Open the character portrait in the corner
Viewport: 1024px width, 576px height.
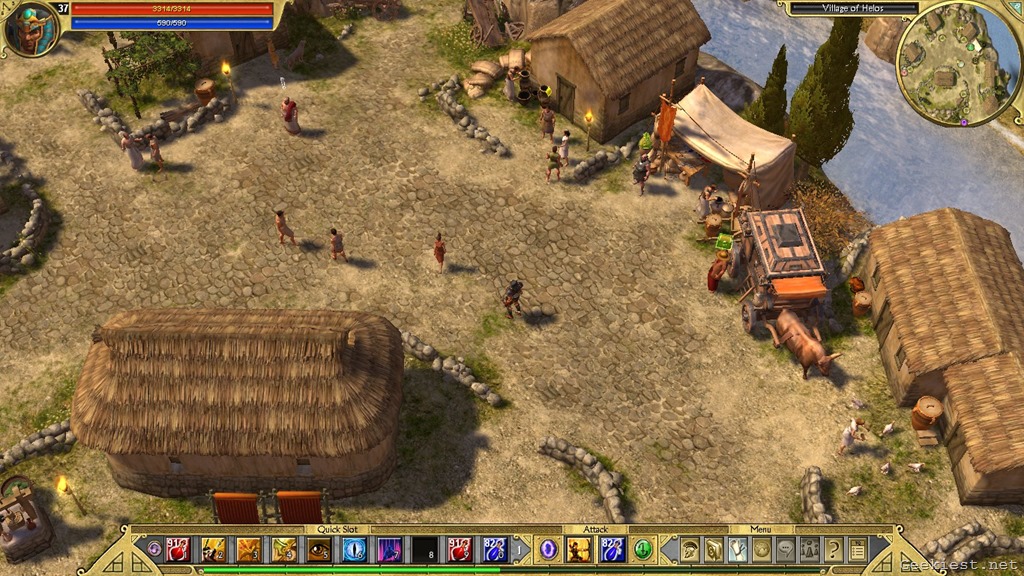(29, 28)
